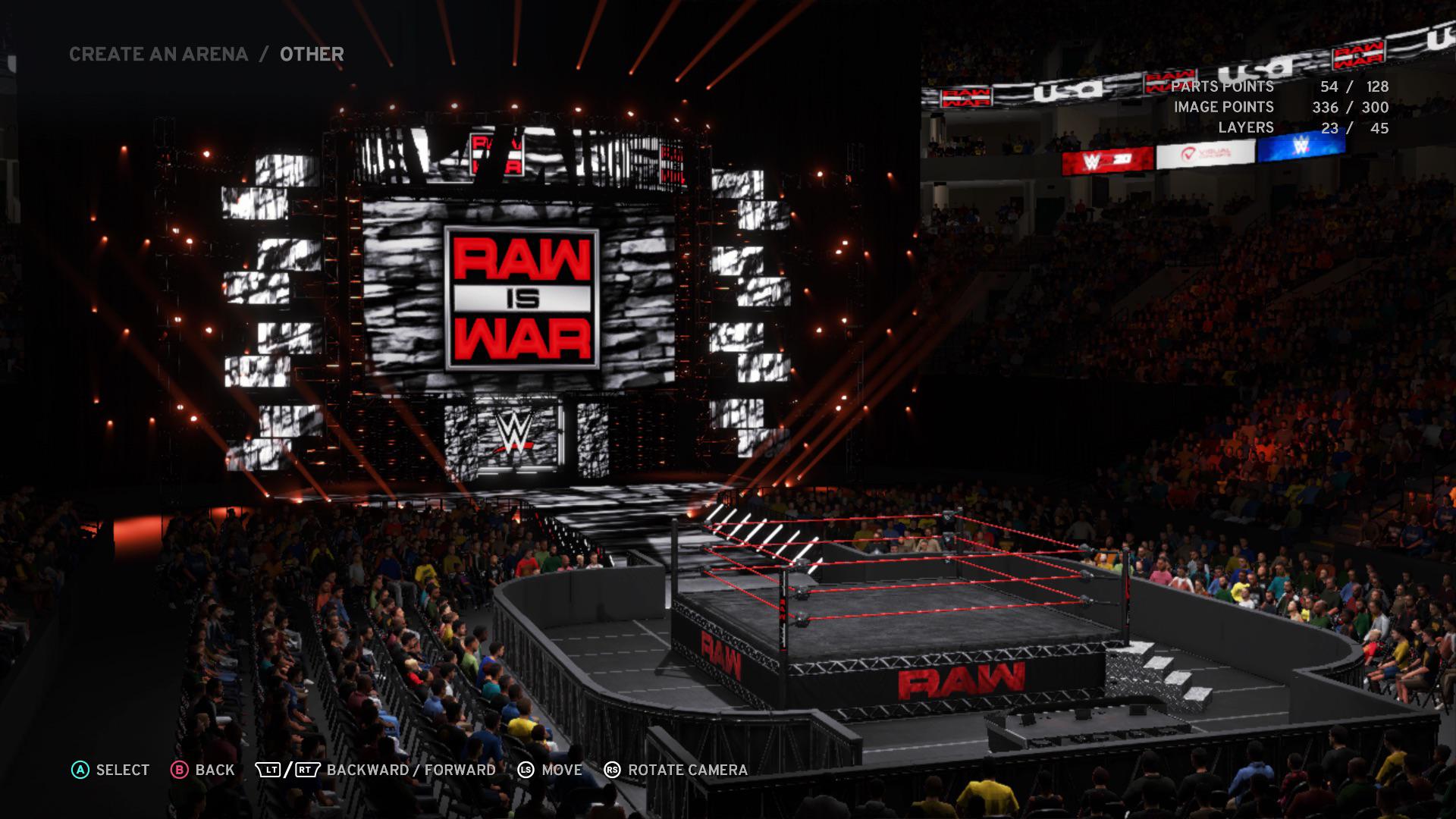Viewport: 1456px width, 819px height.
Task: Click the LT trigger icon
Action: click(269, 769)
